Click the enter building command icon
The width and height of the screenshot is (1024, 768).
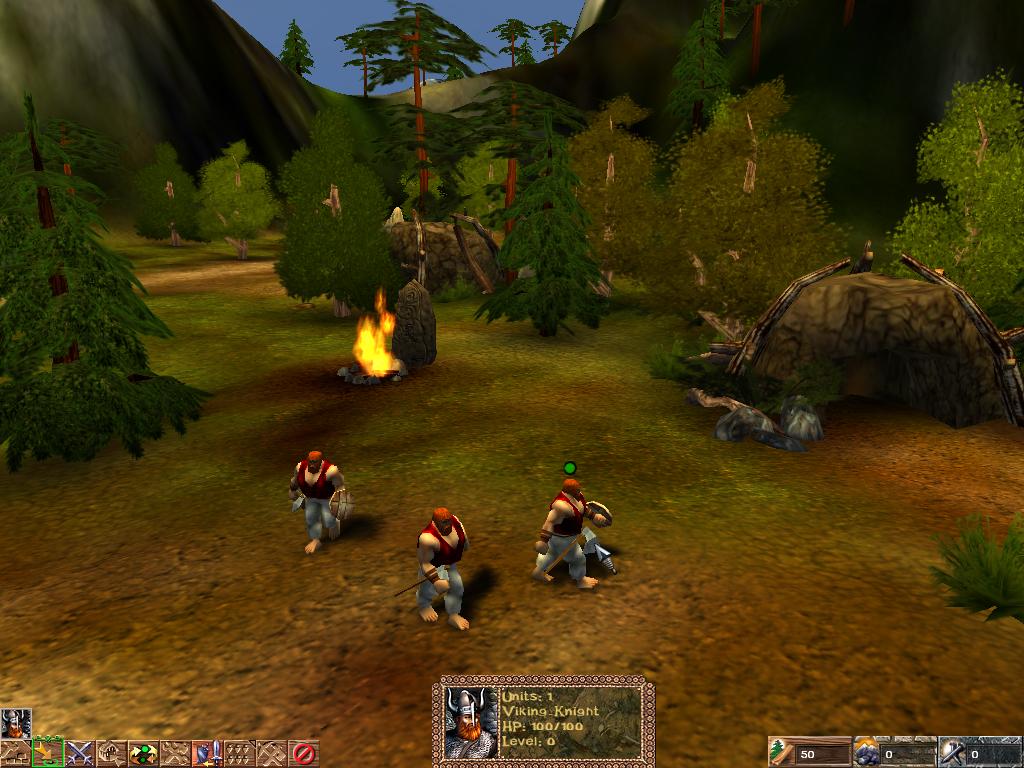(111, 753)
